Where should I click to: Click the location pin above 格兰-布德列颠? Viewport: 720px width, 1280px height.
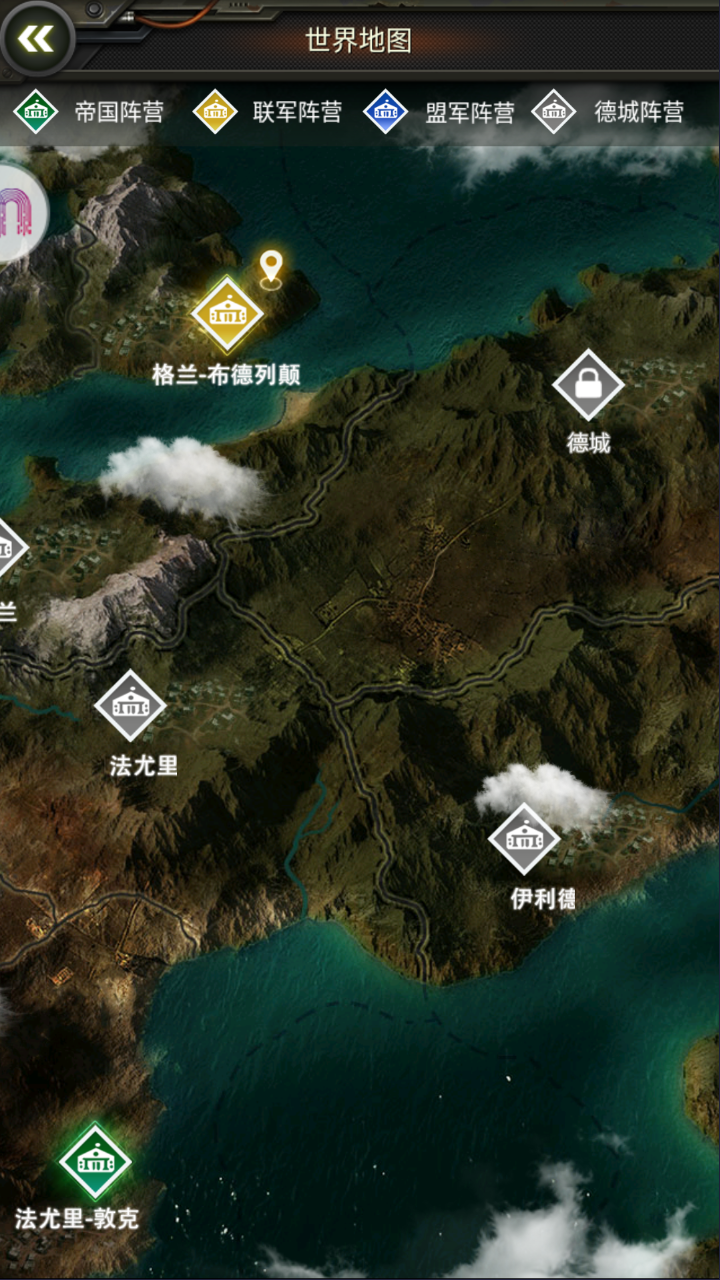[271, 268]
